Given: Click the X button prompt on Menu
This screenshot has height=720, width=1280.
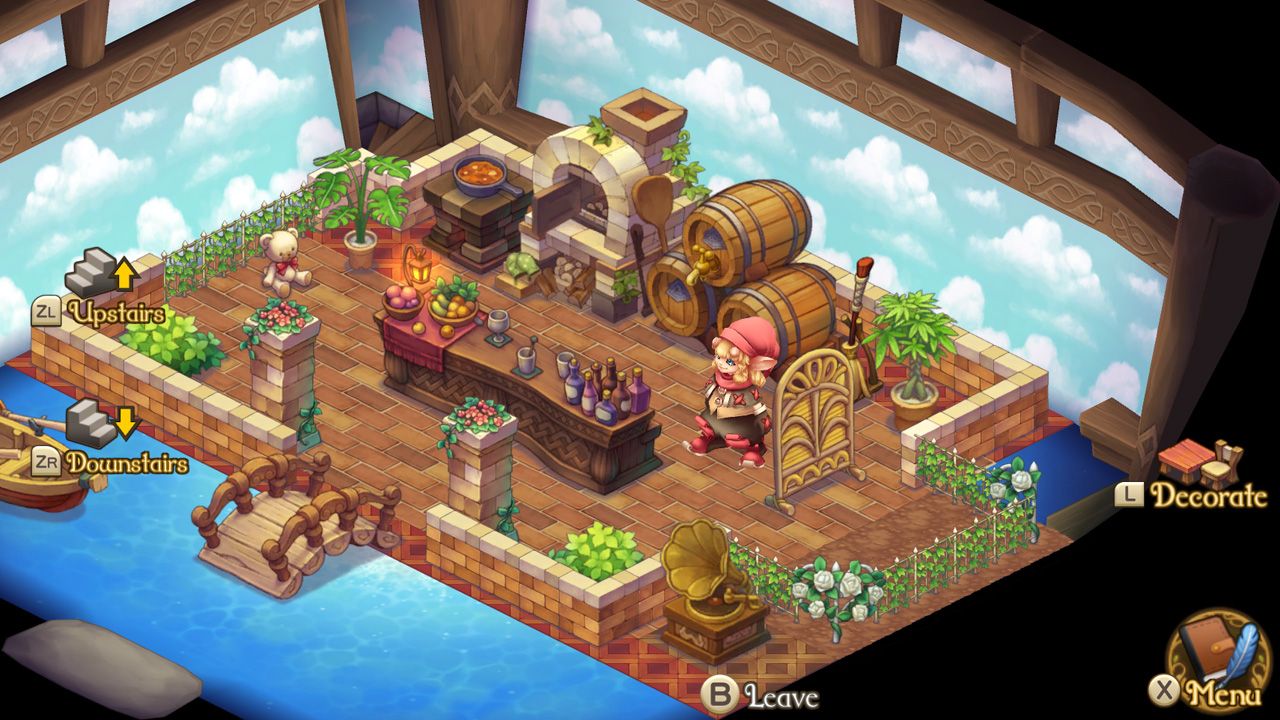Looking at the screenshot, I should coord(1164,690).
